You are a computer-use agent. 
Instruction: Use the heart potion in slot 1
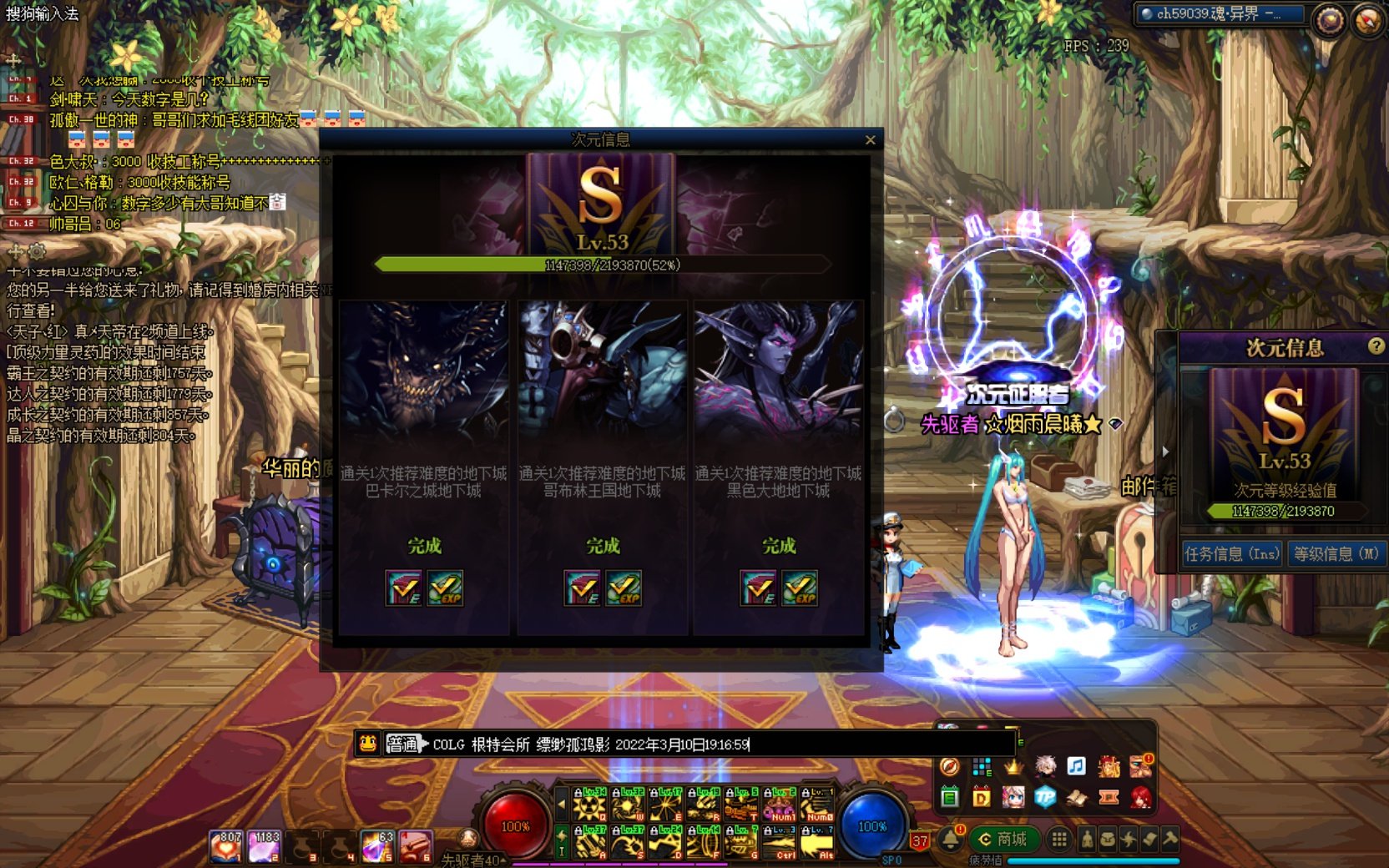[225, 845]
